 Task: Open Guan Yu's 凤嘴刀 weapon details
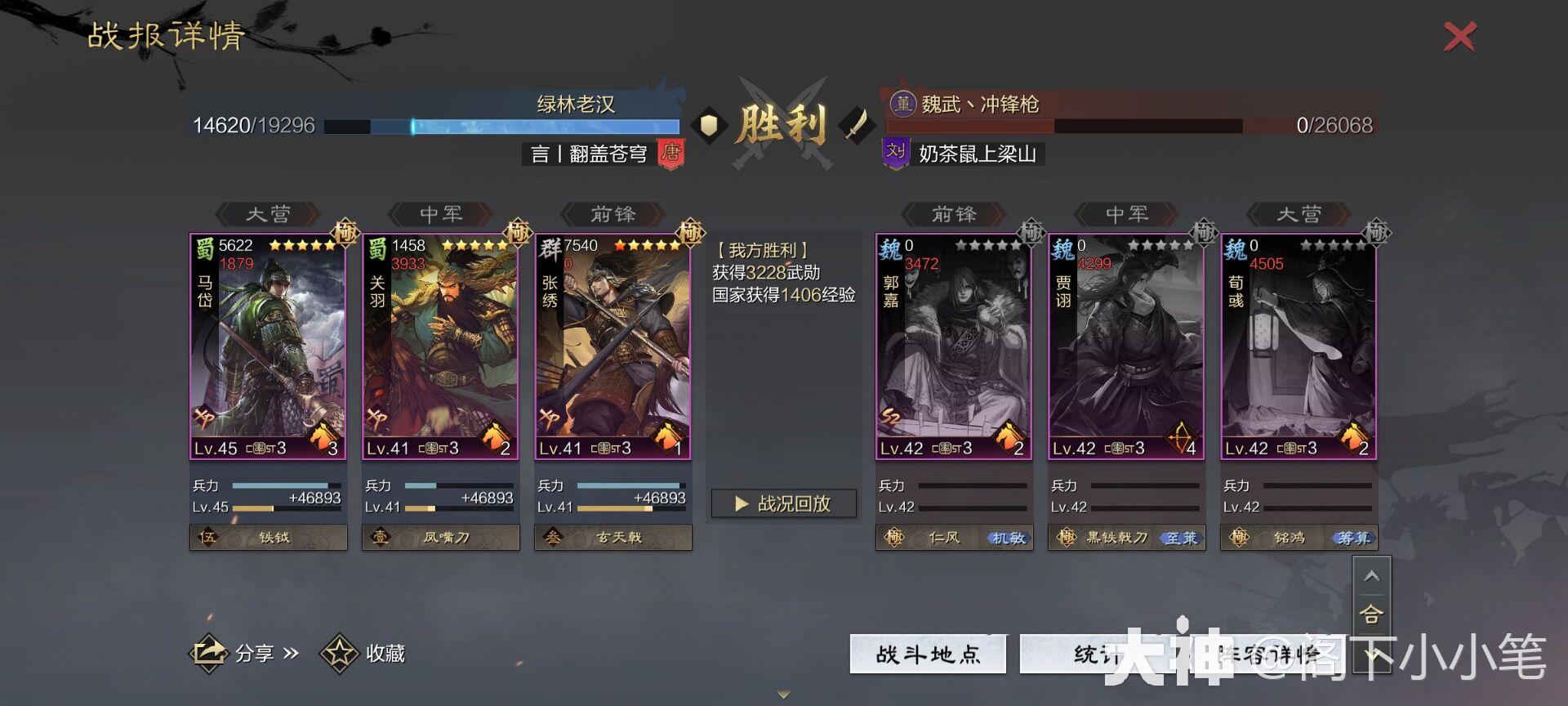[440, 538]
